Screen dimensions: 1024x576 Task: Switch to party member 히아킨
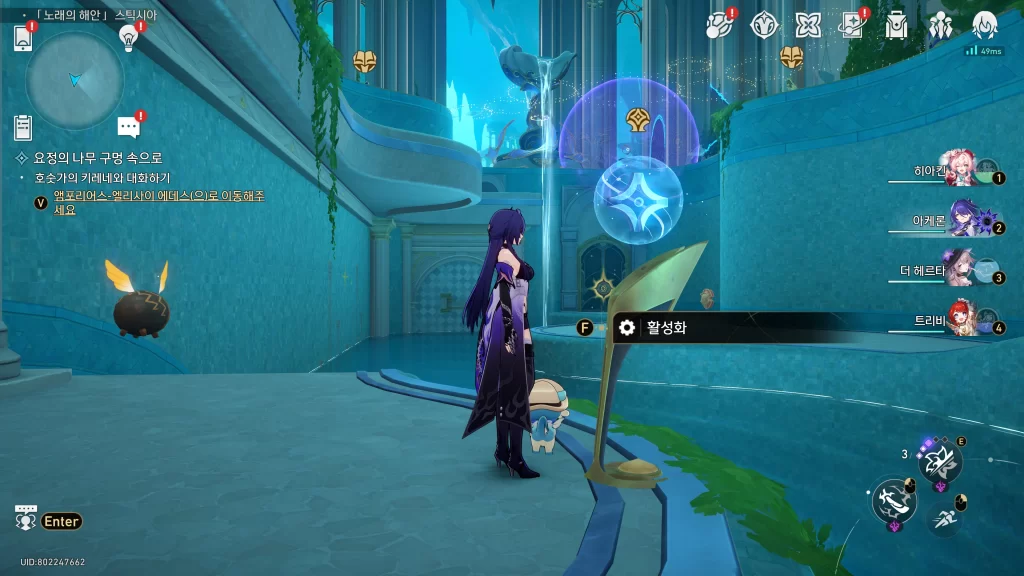tap(960, 172)
